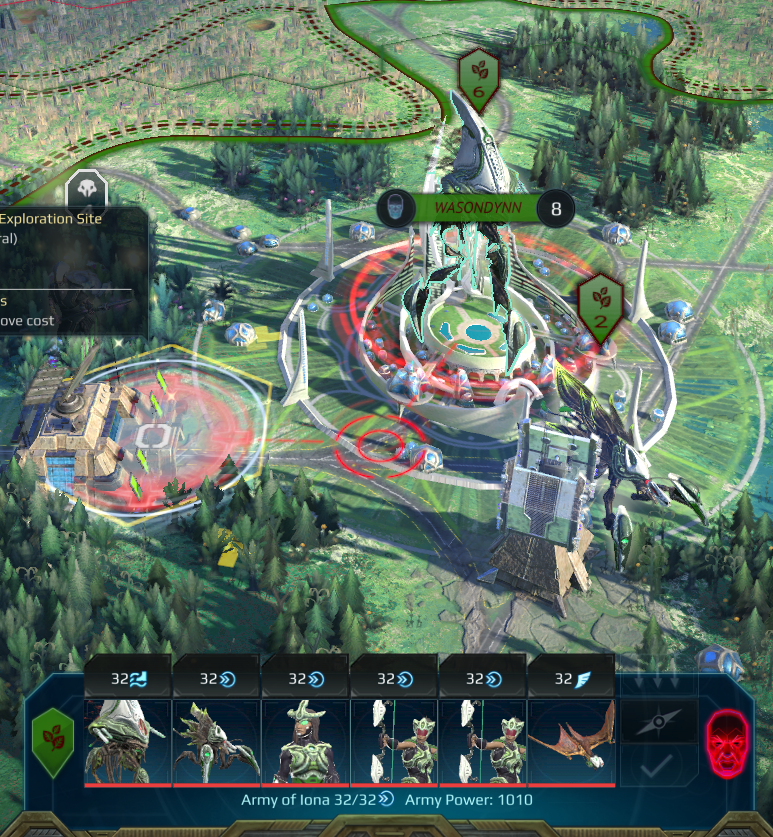Screen dimensions: 773x837
Task: Choose the green spiky insect unit portrait
Action: coord(216,741)
